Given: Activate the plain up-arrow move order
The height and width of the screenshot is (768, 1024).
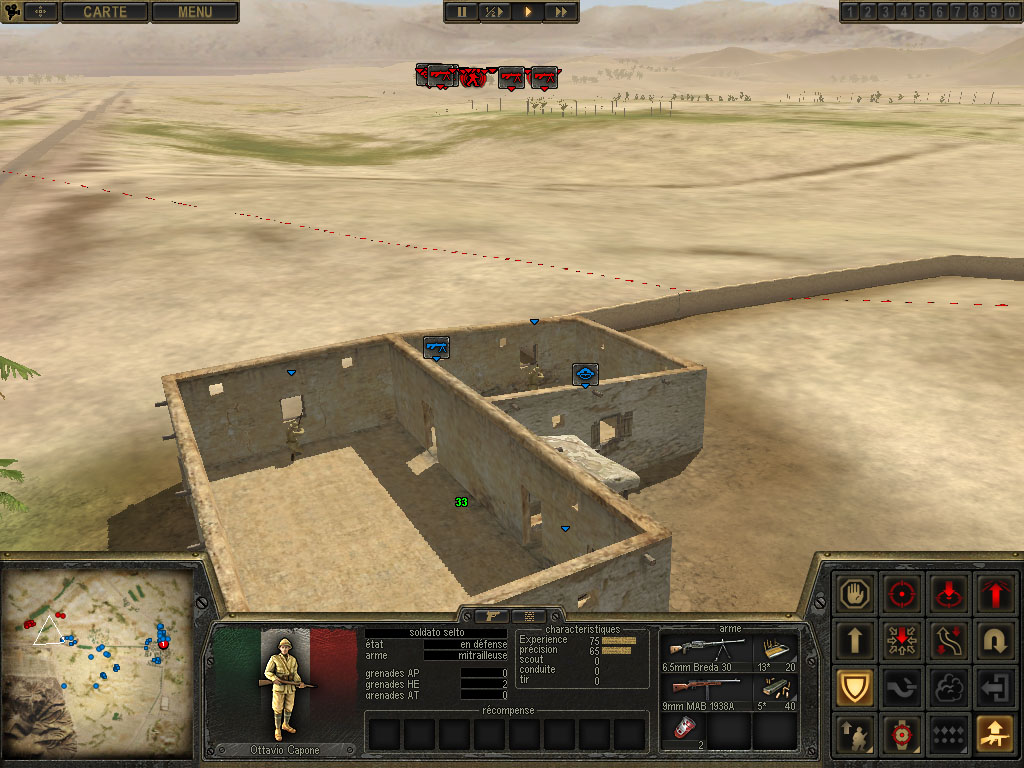Looking at the screenshot, I should (857, 640).
